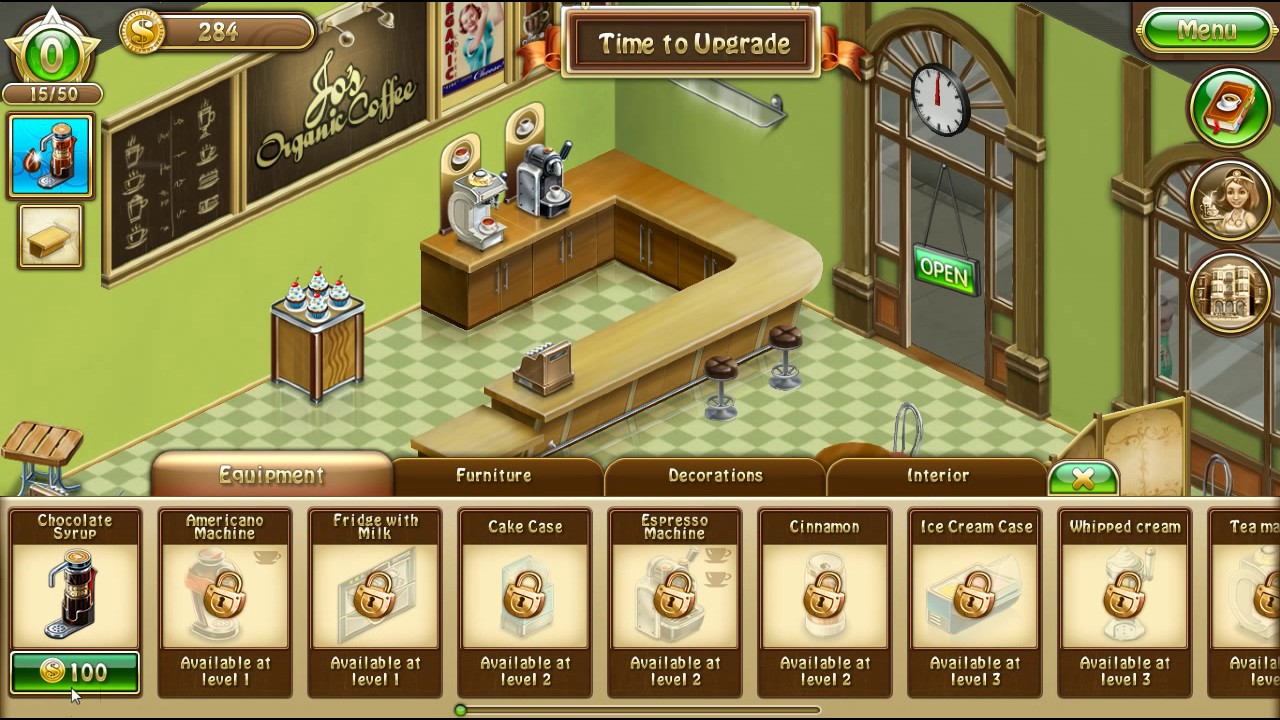Open the Menu button
Image resolution: width=1280 pixels, height=720 pixels.
pyautogui.click(x=1206, y=30)
